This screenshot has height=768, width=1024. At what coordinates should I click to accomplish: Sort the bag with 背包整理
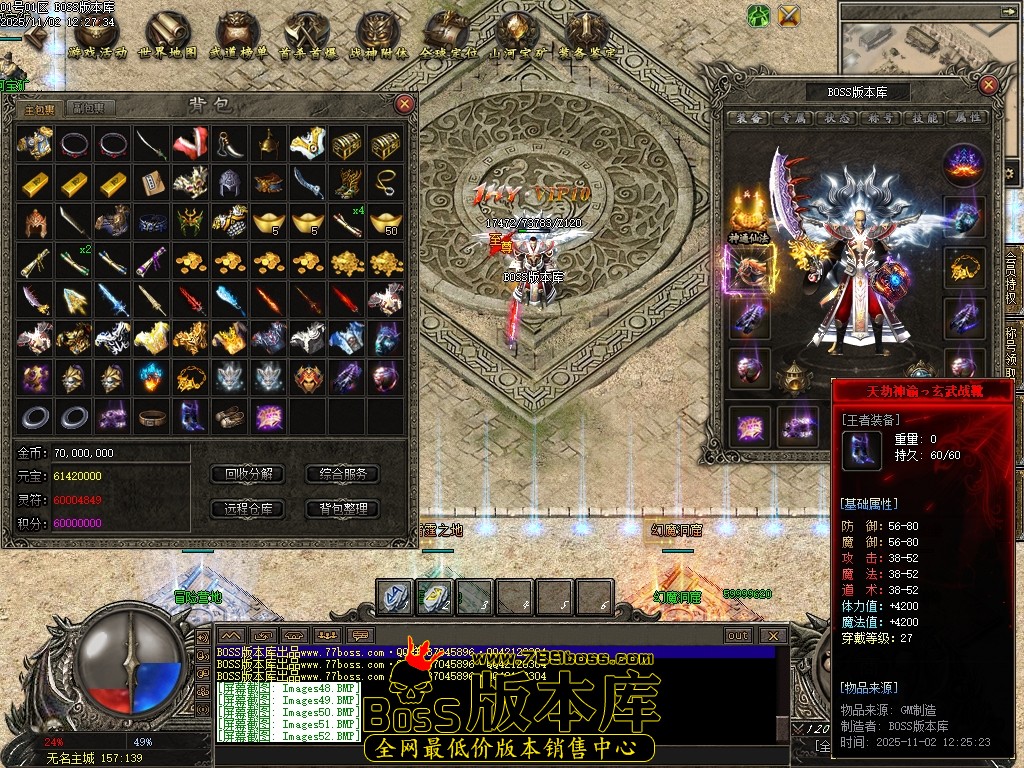pos(343,509)
